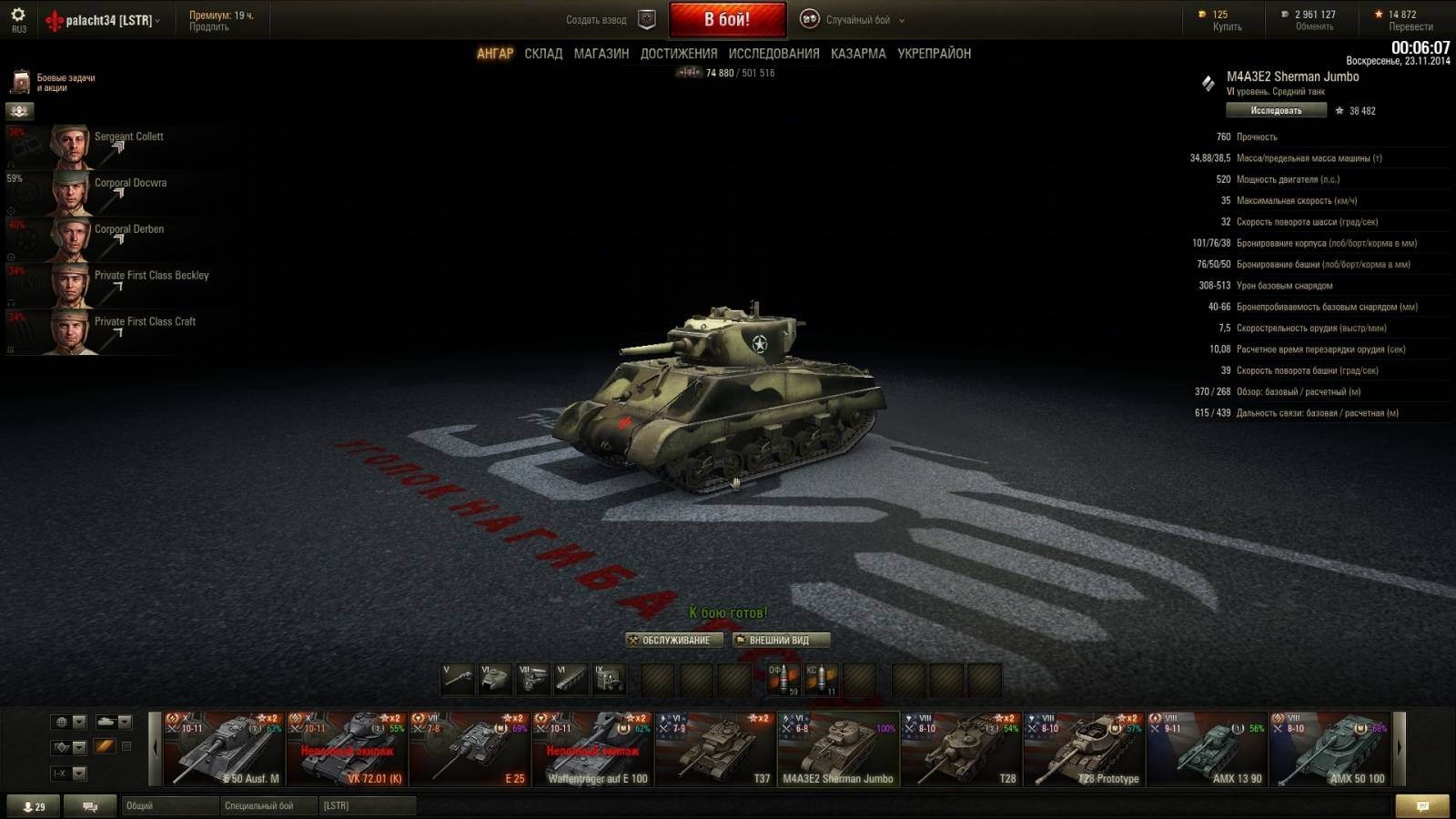Switch to the СКЛАД tab
The height and width of the screenshot is (819, 1456).
(x=543, y=54)
